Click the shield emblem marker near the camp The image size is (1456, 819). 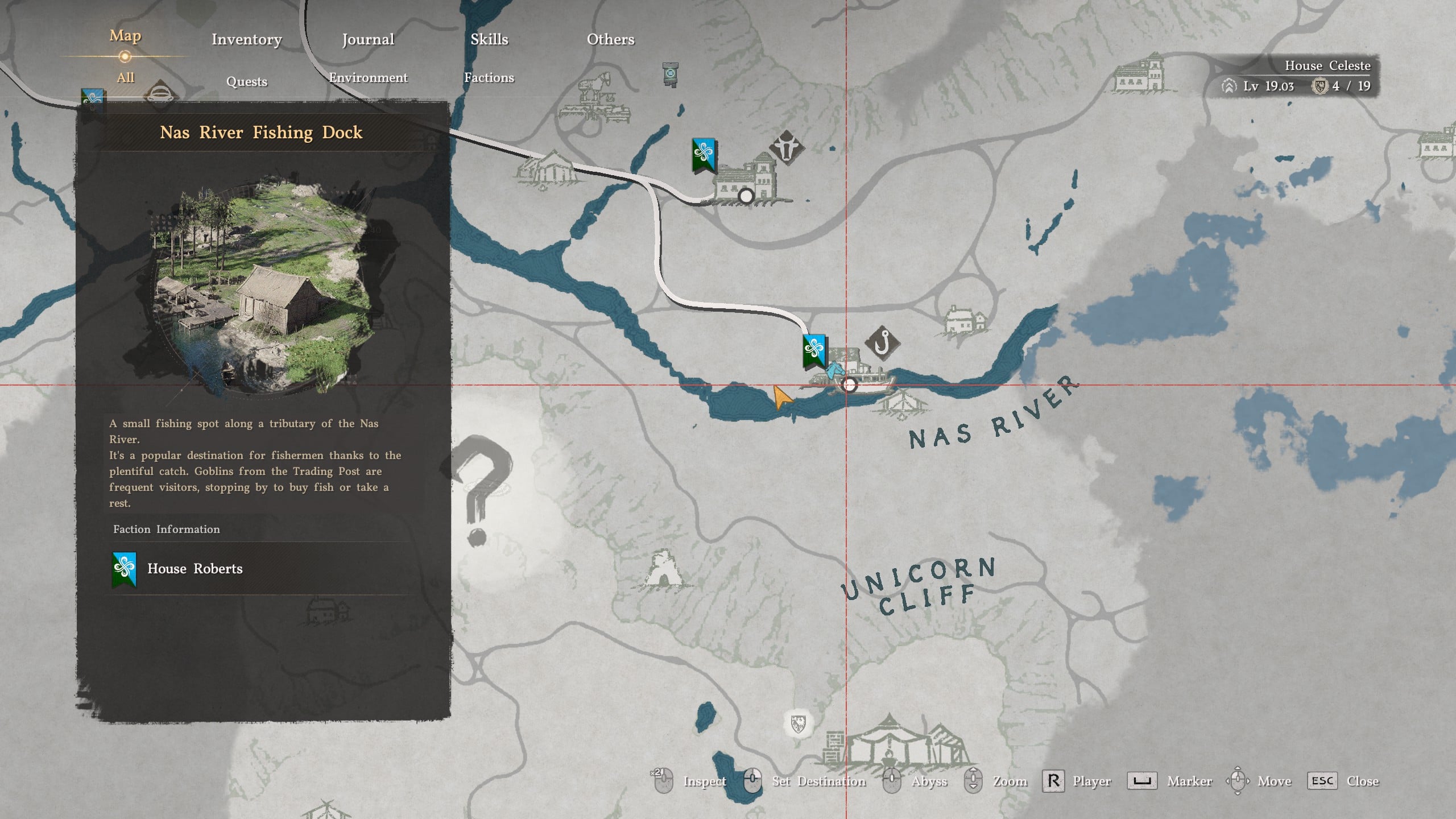(x=798, y=723)
